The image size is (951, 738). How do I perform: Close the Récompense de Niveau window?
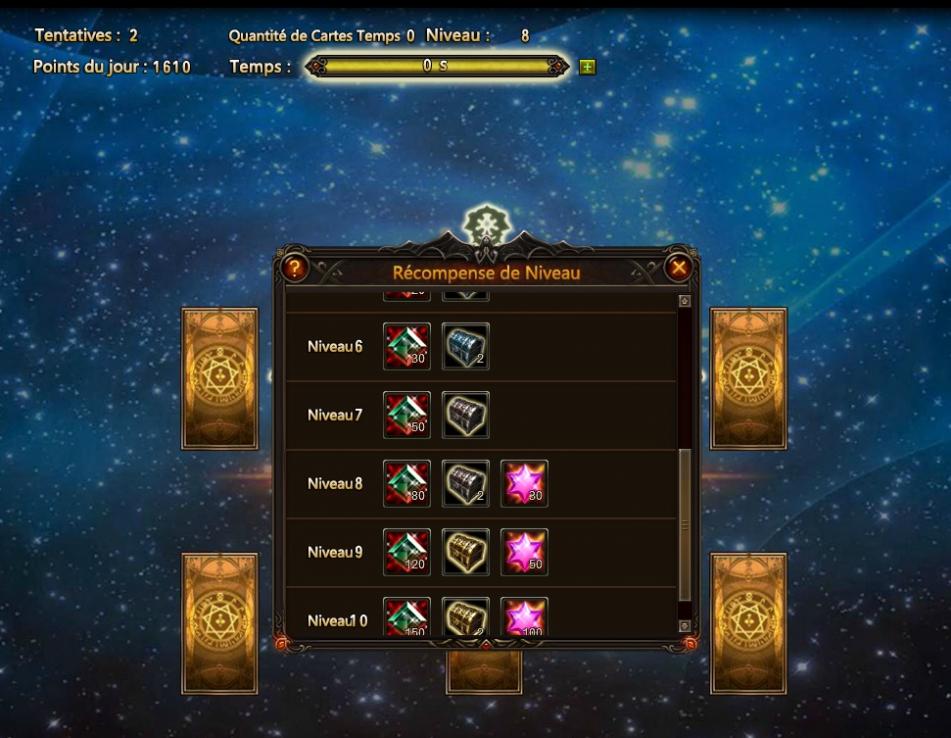coord(678,268)
